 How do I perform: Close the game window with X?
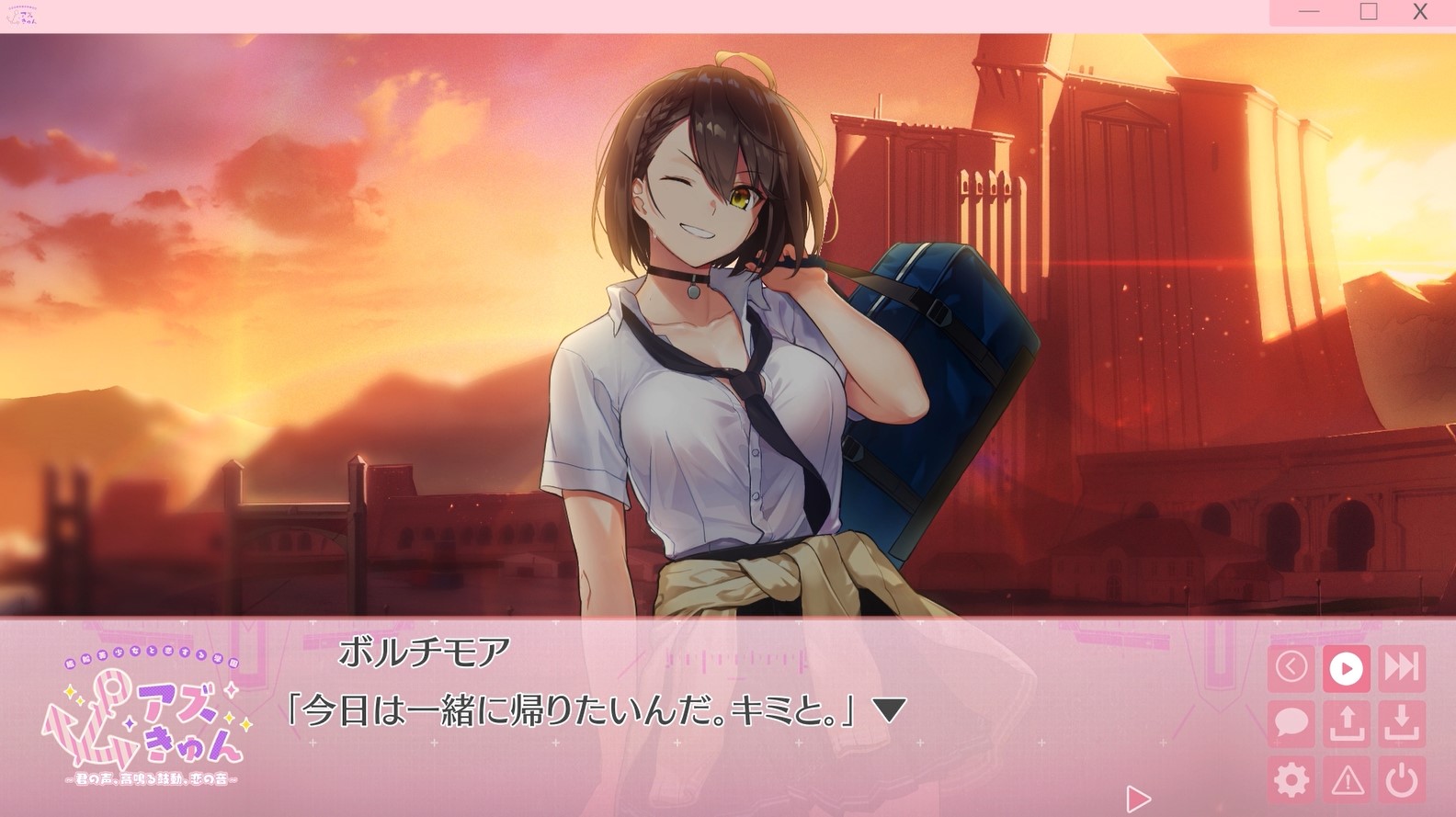[1420, 12]
